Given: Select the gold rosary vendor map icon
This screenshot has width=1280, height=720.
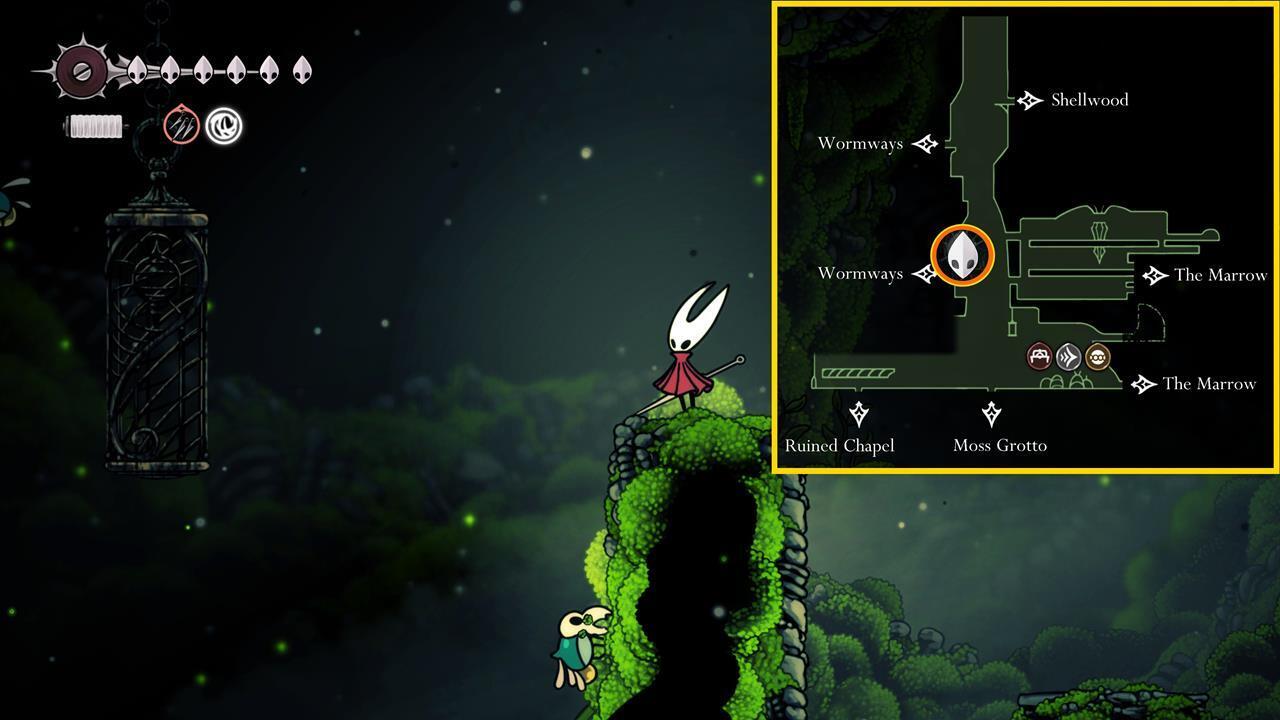Looking at the screenshot, I should (1096, 355).
